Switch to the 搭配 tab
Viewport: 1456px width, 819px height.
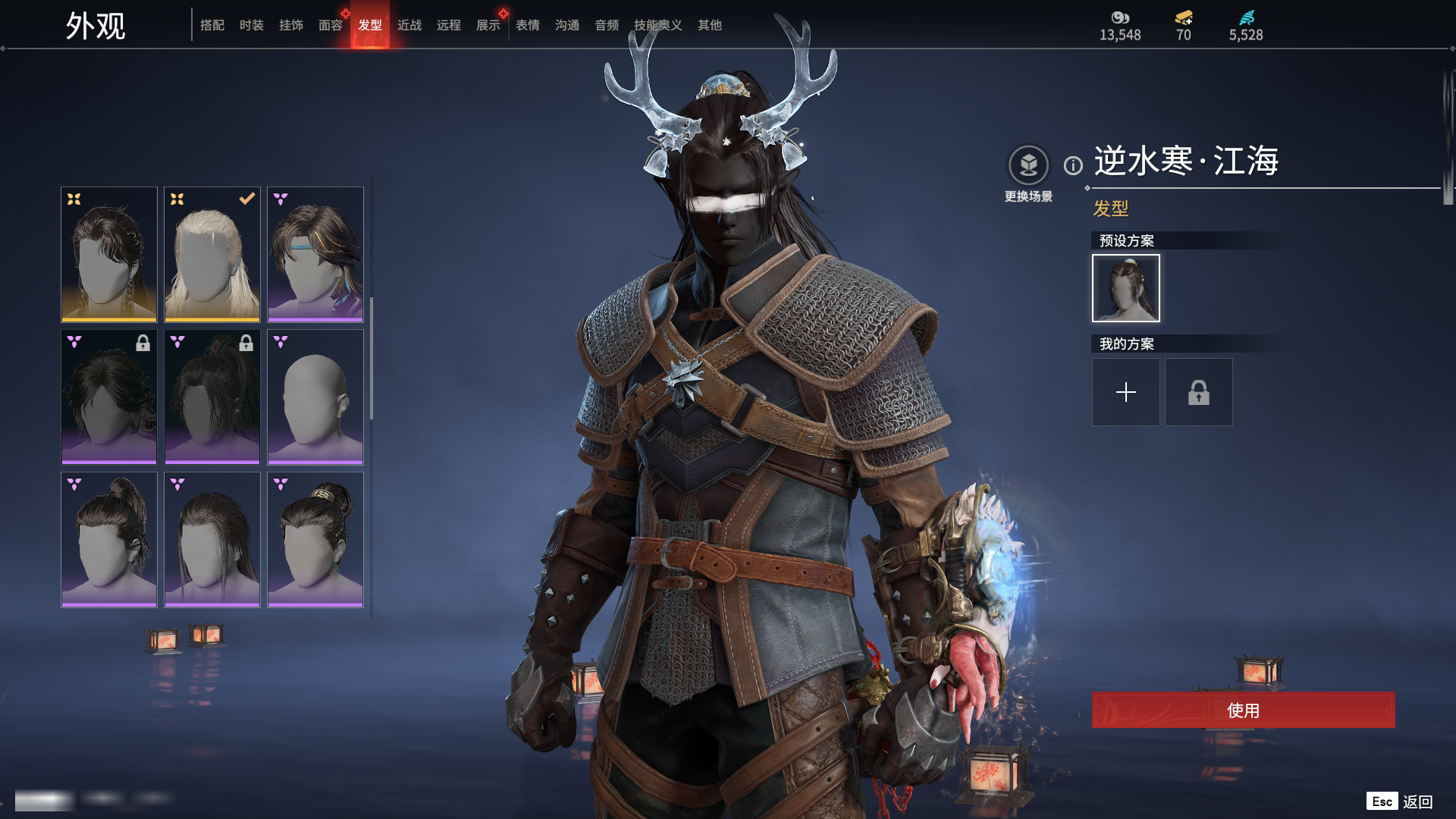[212, 25]
